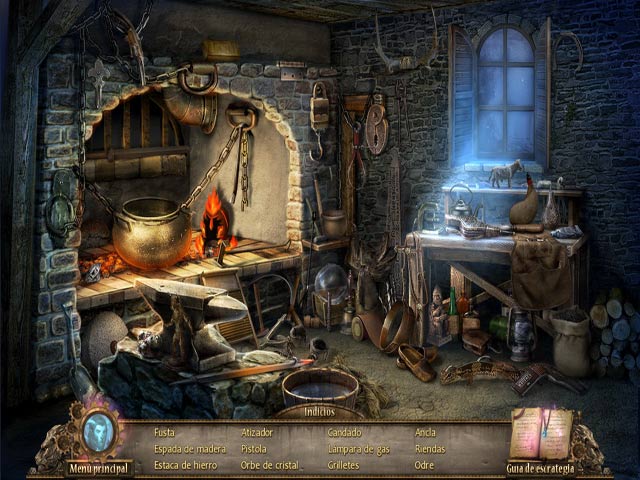
Task: Select 'Atizador' in the object list
Action: click(x=257, y=433)
